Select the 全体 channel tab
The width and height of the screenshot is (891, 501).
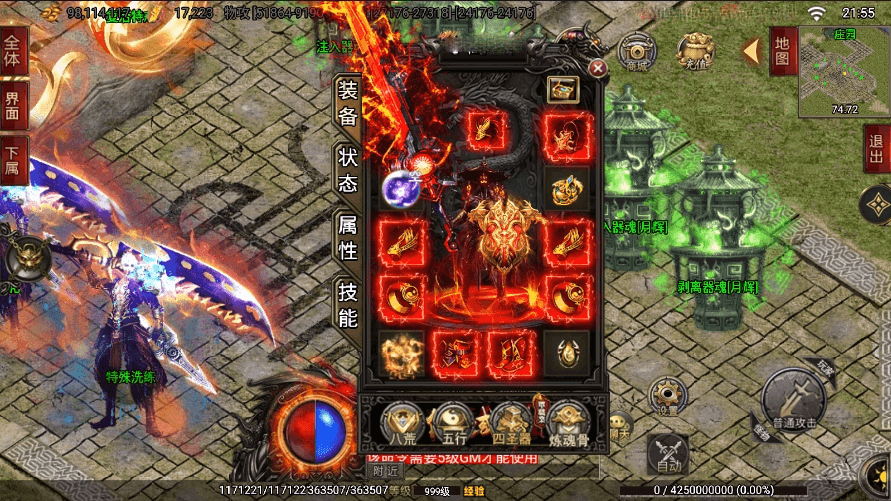click(x=13, y=51)
